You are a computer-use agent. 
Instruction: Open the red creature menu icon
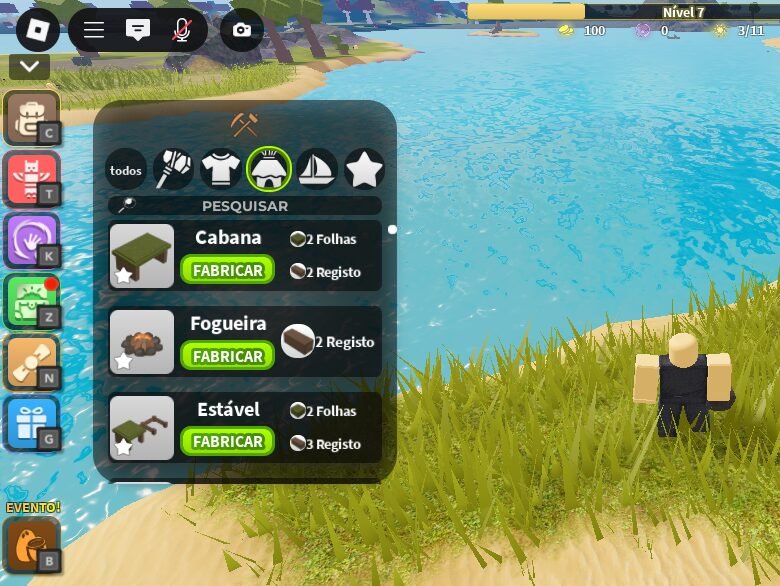click(32, 179)
